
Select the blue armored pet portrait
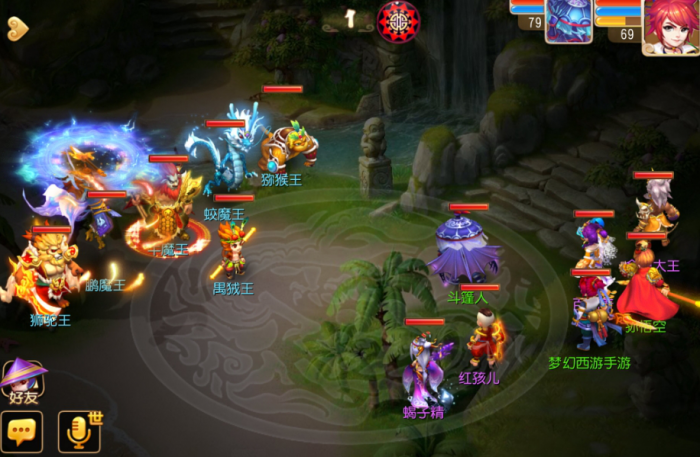pyautogui.click(x=568, y=20)
